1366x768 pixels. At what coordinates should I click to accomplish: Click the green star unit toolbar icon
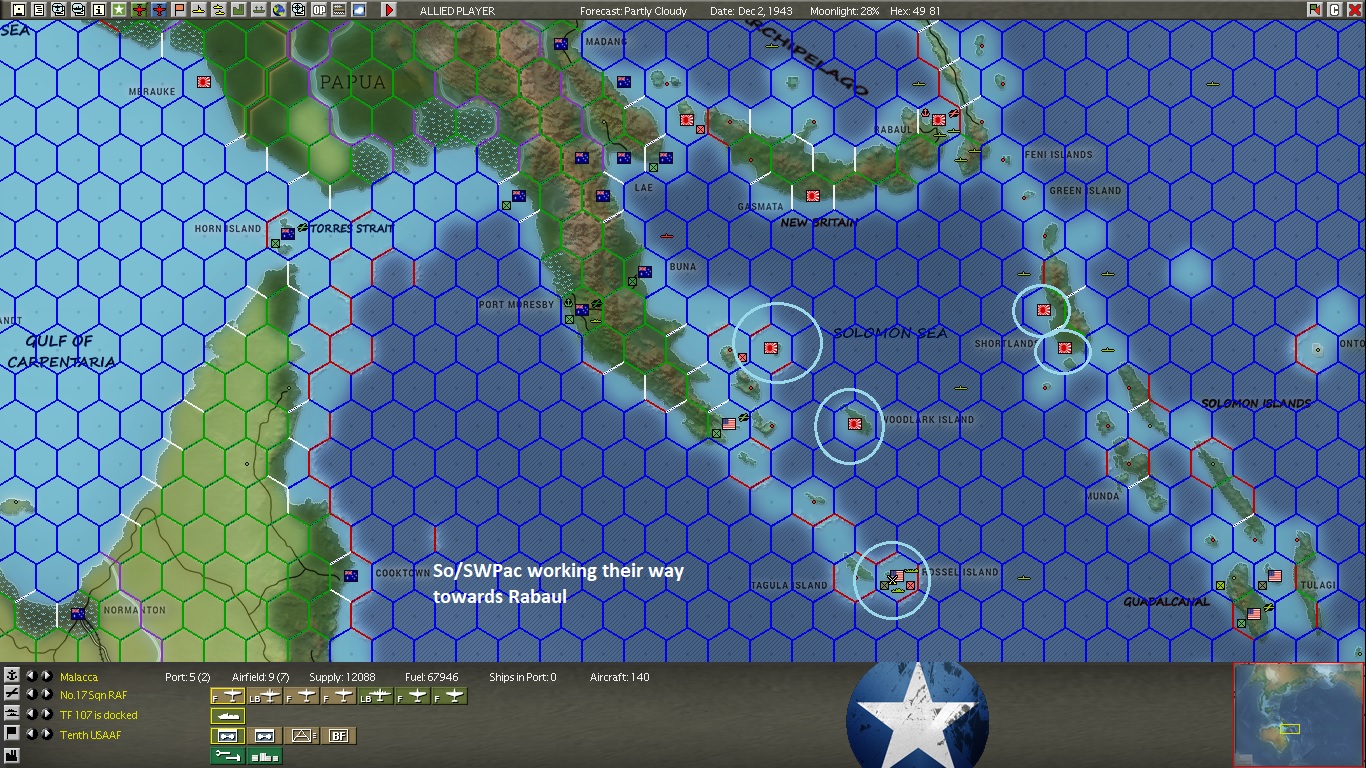(x=120, y=11)
